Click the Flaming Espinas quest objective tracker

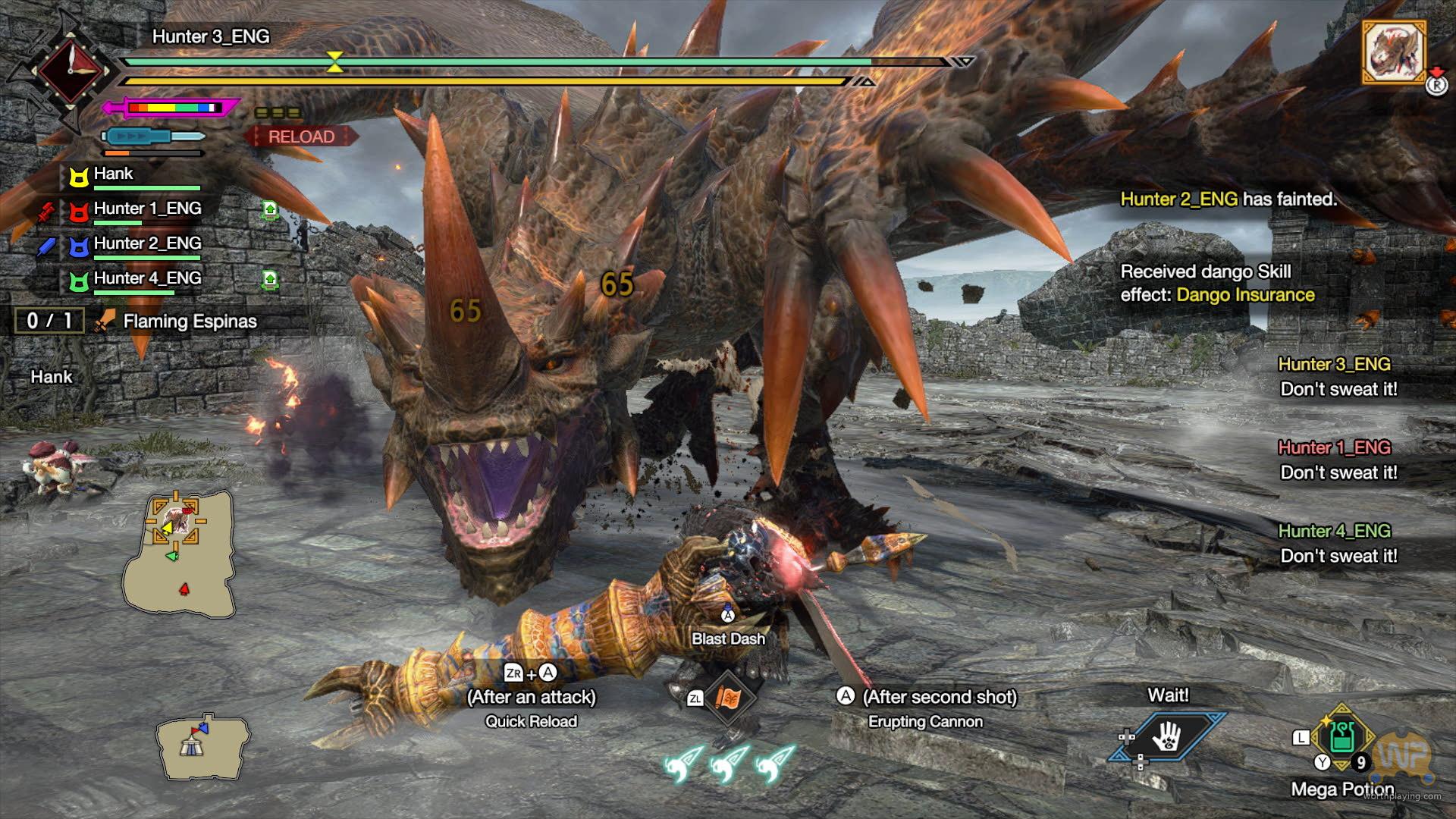tap(189, 322)
